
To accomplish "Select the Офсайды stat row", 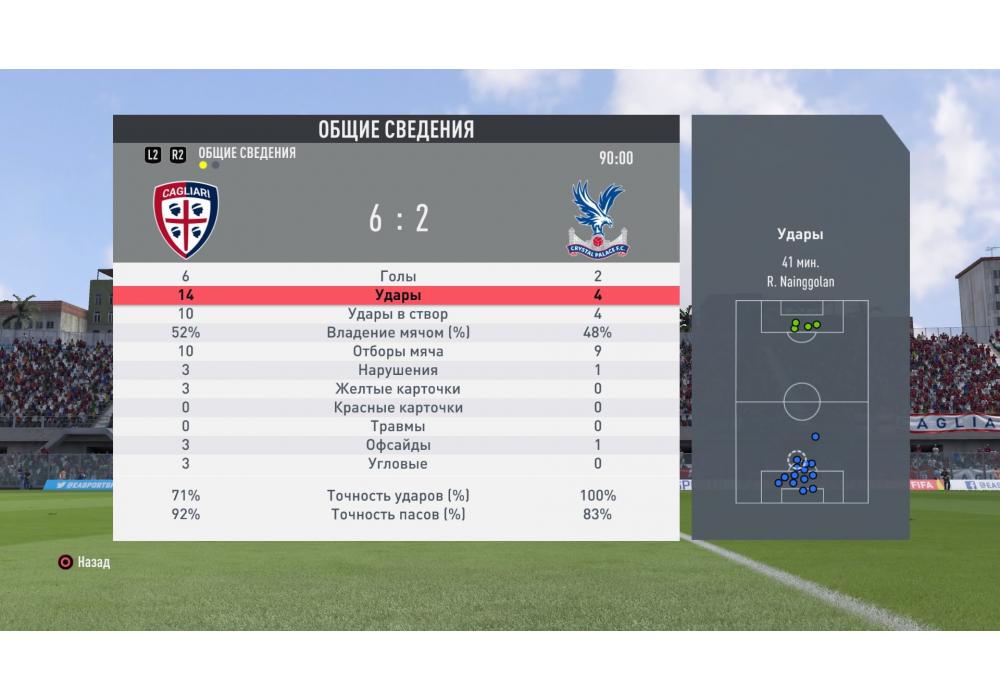I will pos(397,445).
